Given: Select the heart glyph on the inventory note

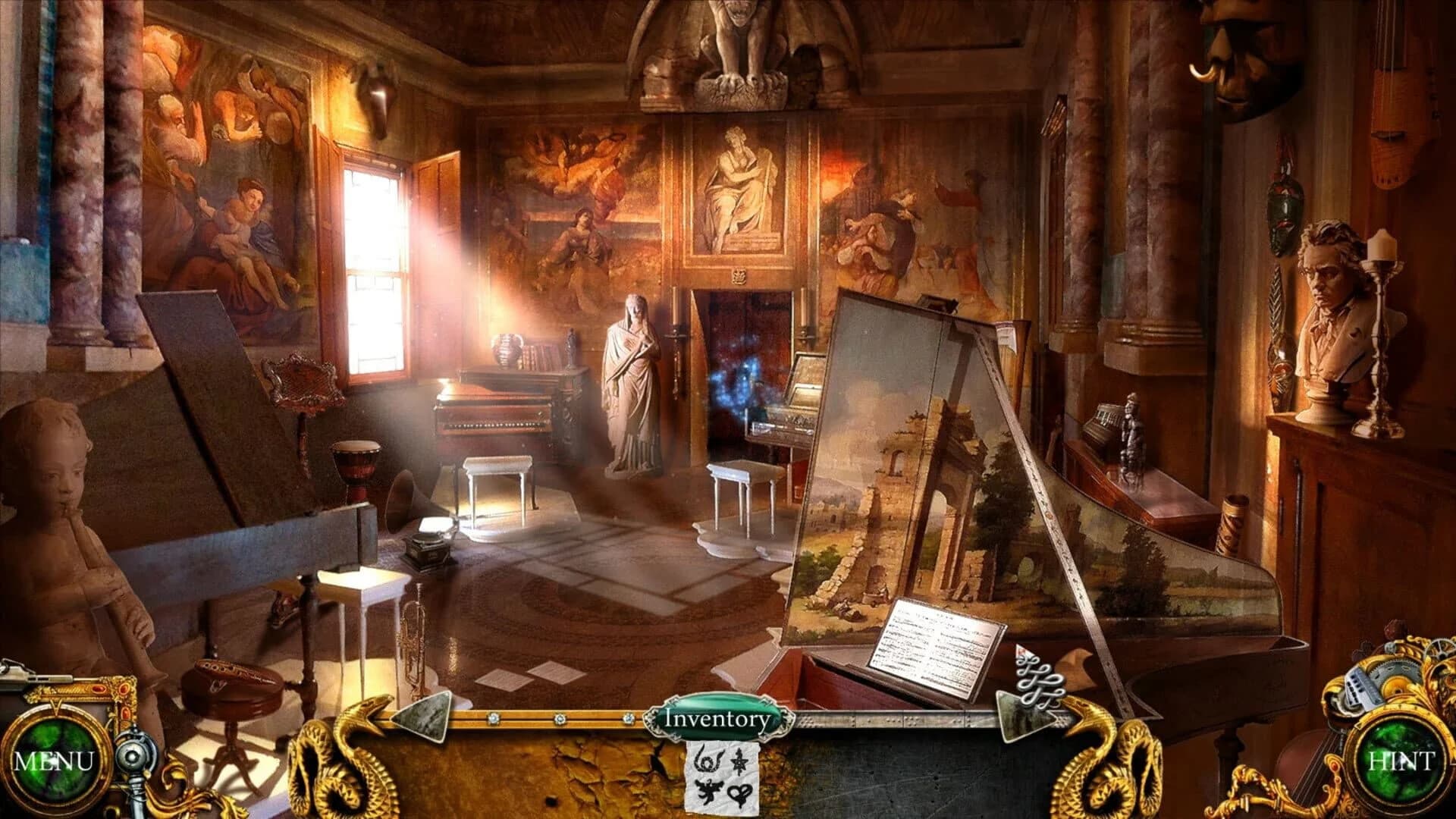Looking at the screenshot, I should pyautogui.click(x=740, y=794).
